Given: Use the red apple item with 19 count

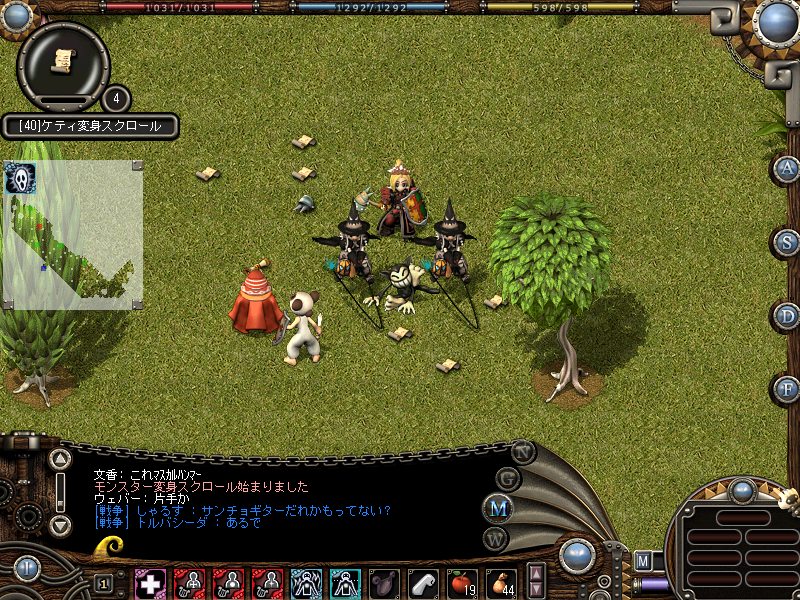Looking at the screenshot, I should click(463, 582).
